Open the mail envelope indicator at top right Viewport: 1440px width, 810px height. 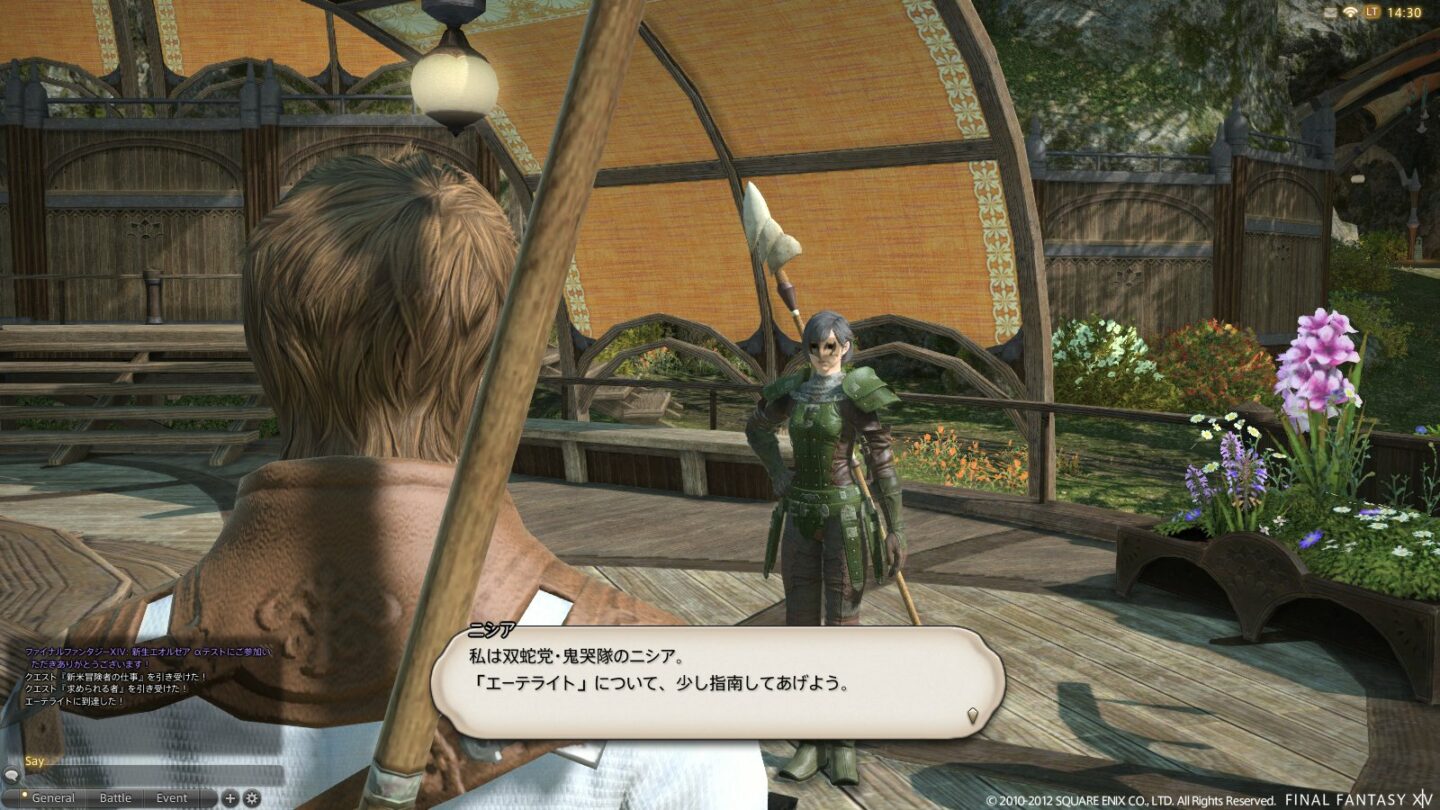pyautogui.click(x=1331, y=12)
